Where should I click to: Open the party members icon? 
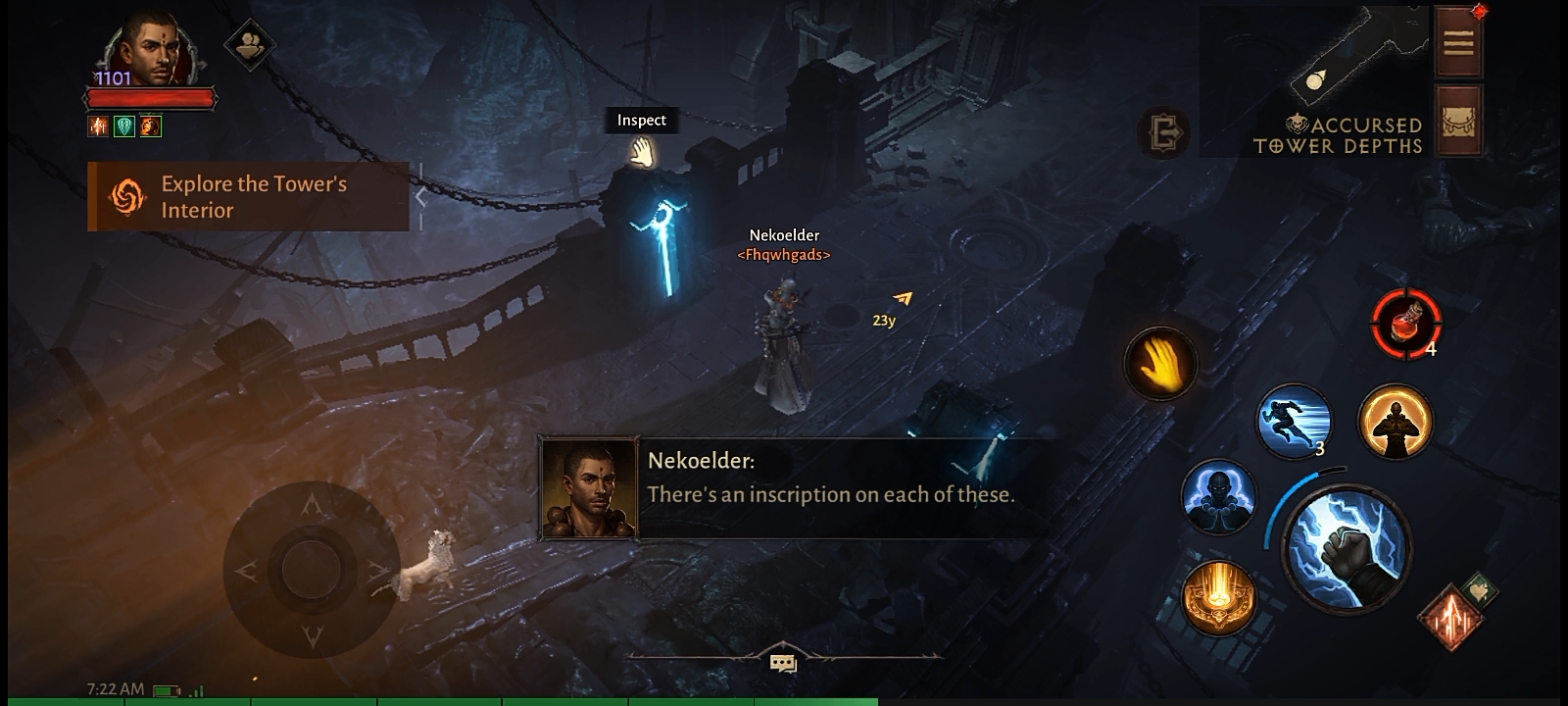[x=249, y=44]
